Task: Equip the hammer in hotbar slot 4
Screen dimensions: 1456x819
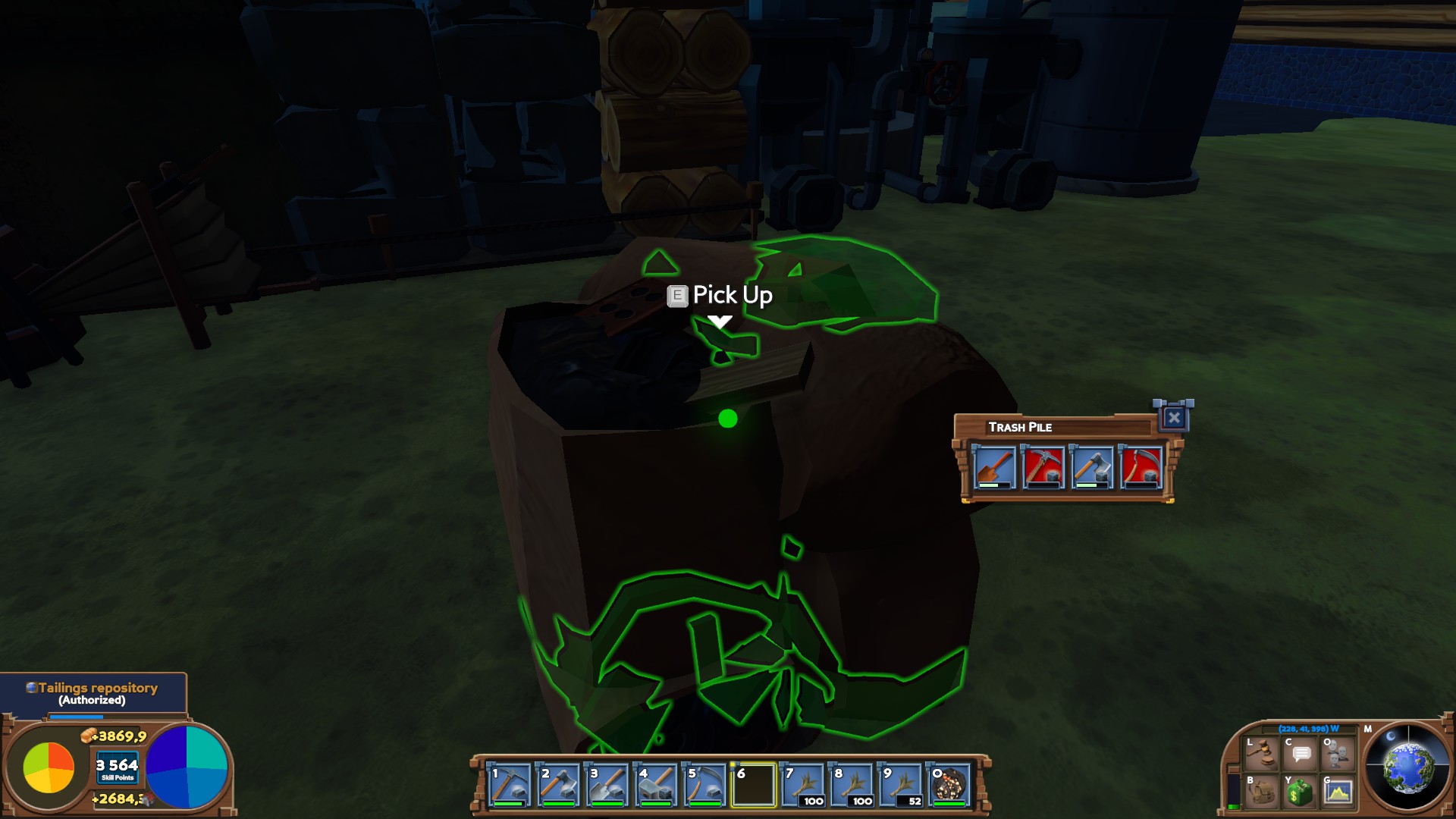Action: 656,785
